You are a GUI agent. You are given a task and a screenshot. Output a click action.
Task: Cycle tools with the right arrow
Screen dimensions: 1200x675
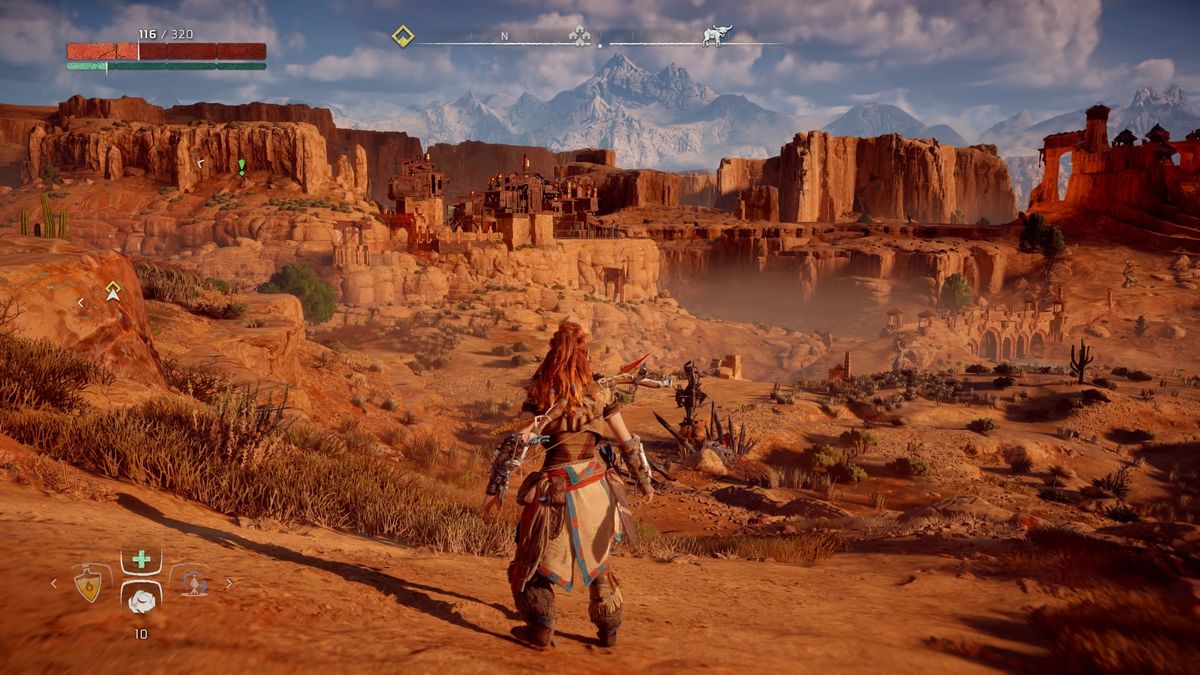point(229,583)
